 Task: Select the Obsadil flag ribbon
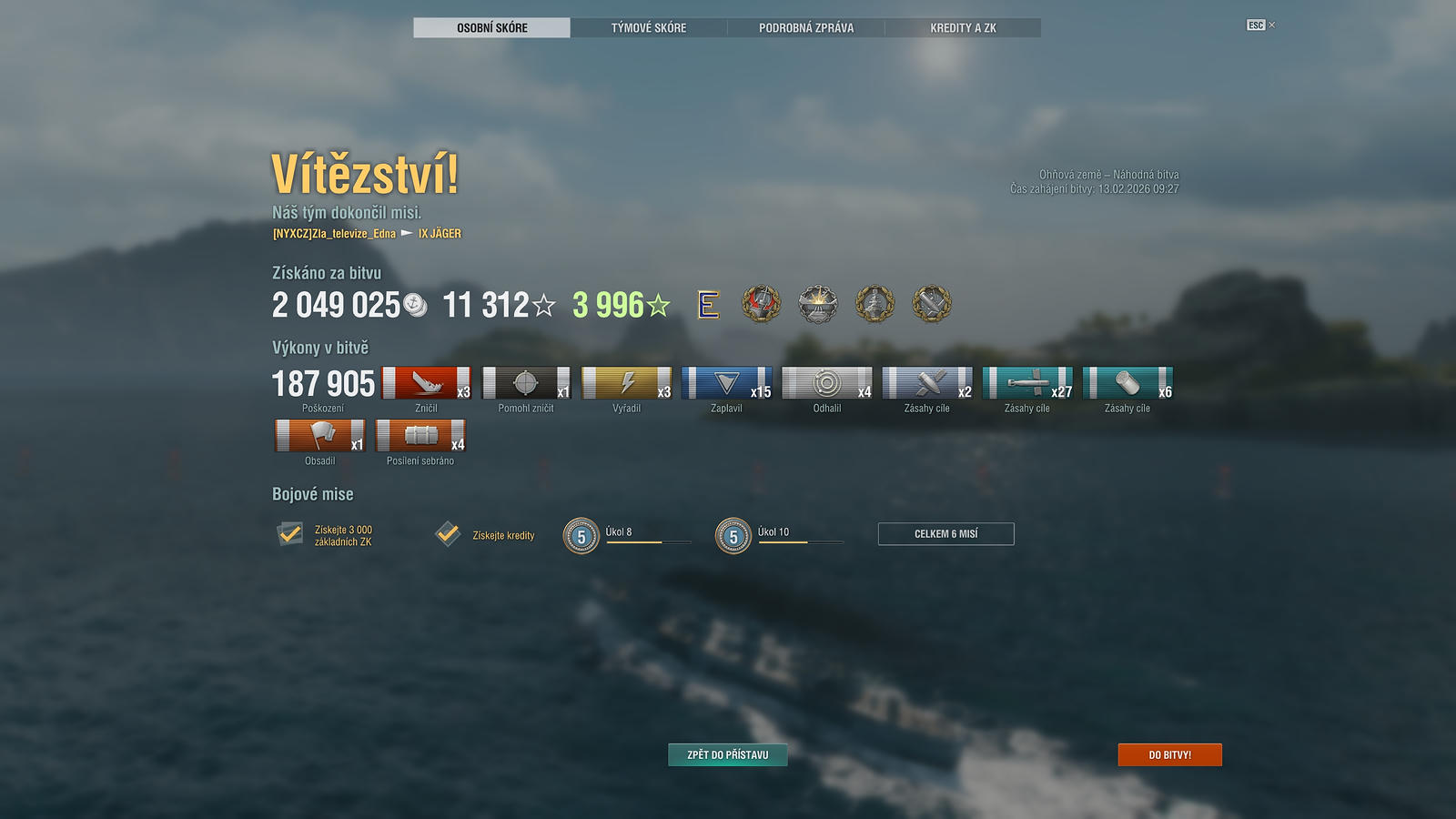319,436
